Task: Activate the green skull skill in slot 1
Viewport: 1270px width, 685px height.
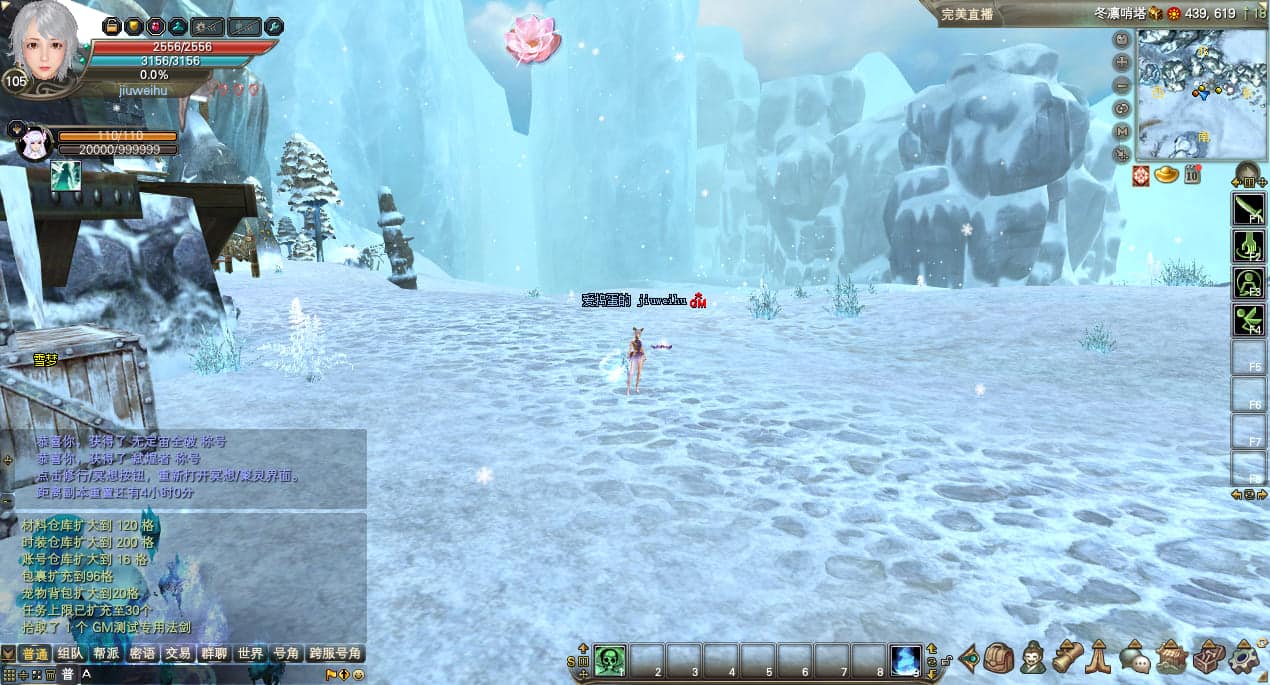Action: (610, 659)
